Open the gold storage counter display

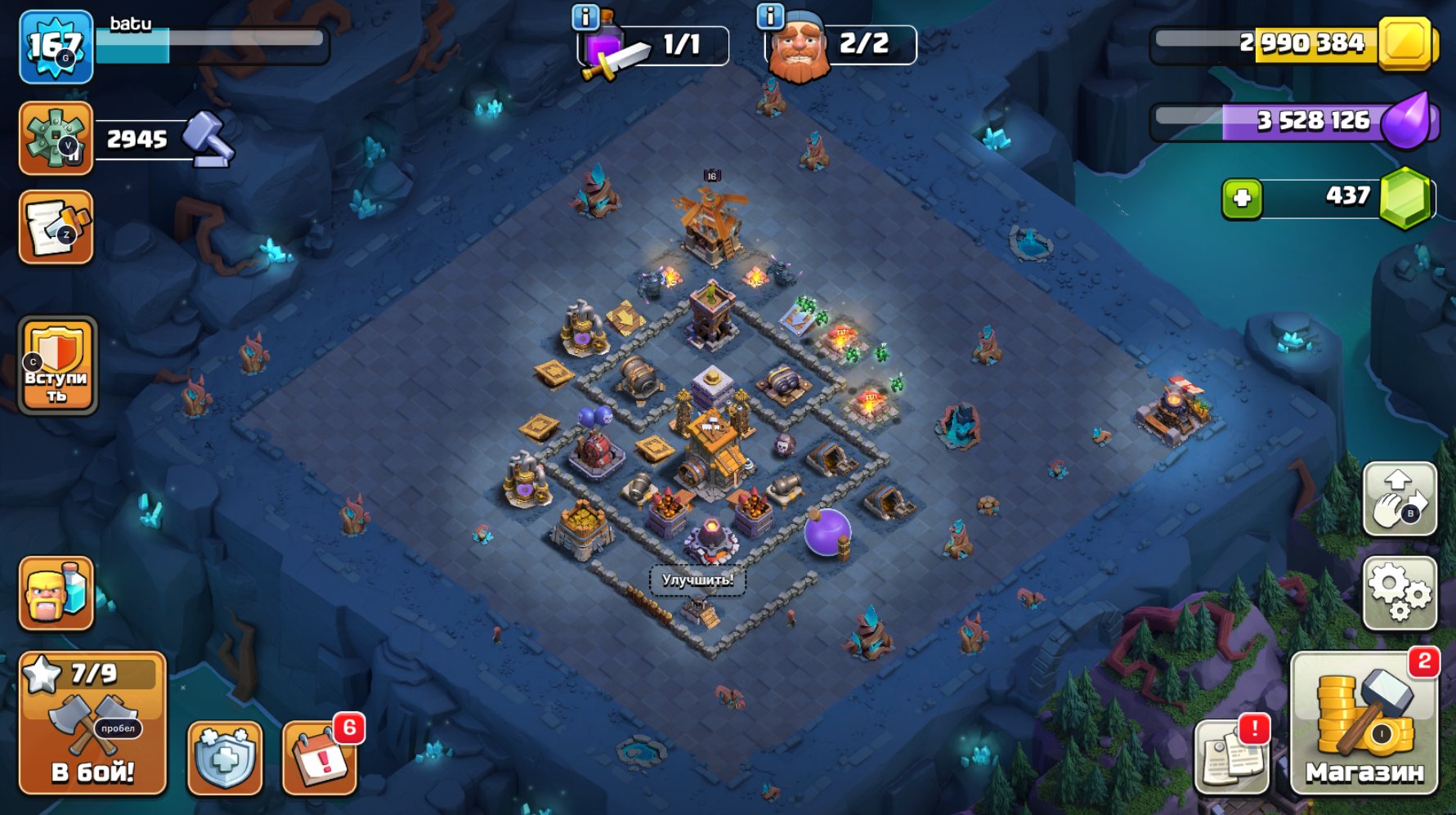point(1300,47)
